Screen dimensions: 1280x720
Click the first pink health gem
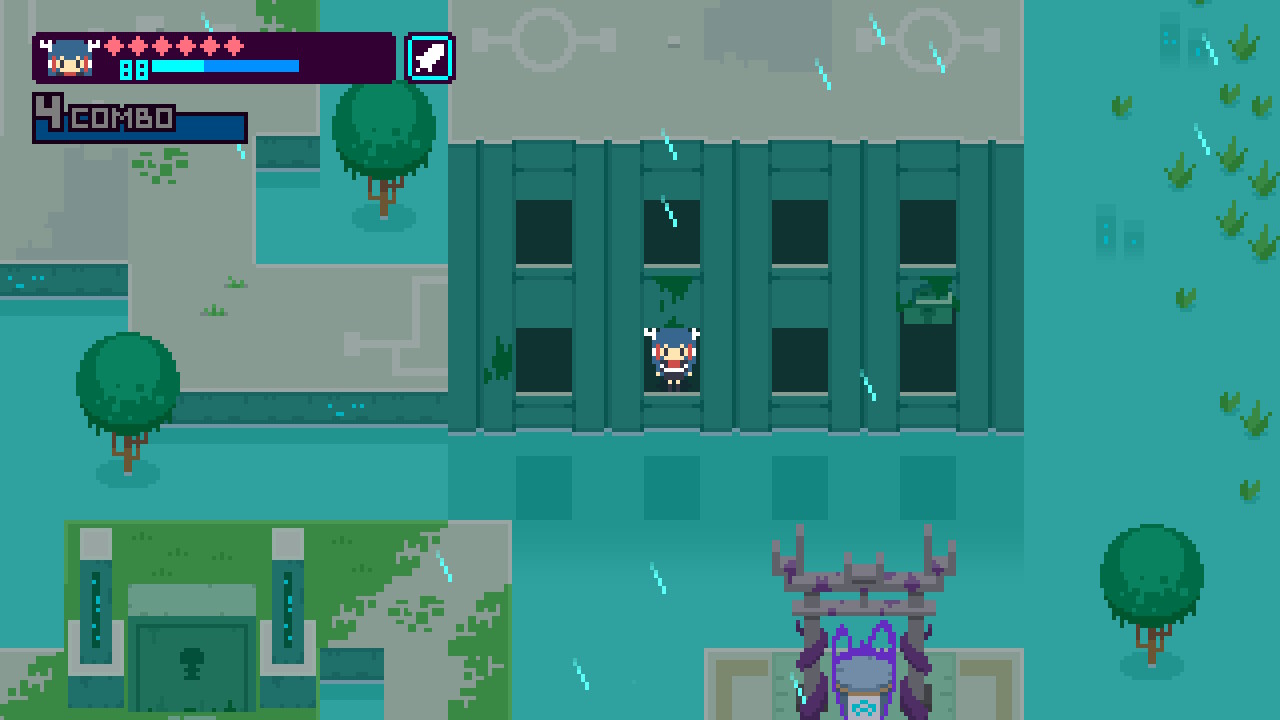pyautogui.click(x=116, y=46)
